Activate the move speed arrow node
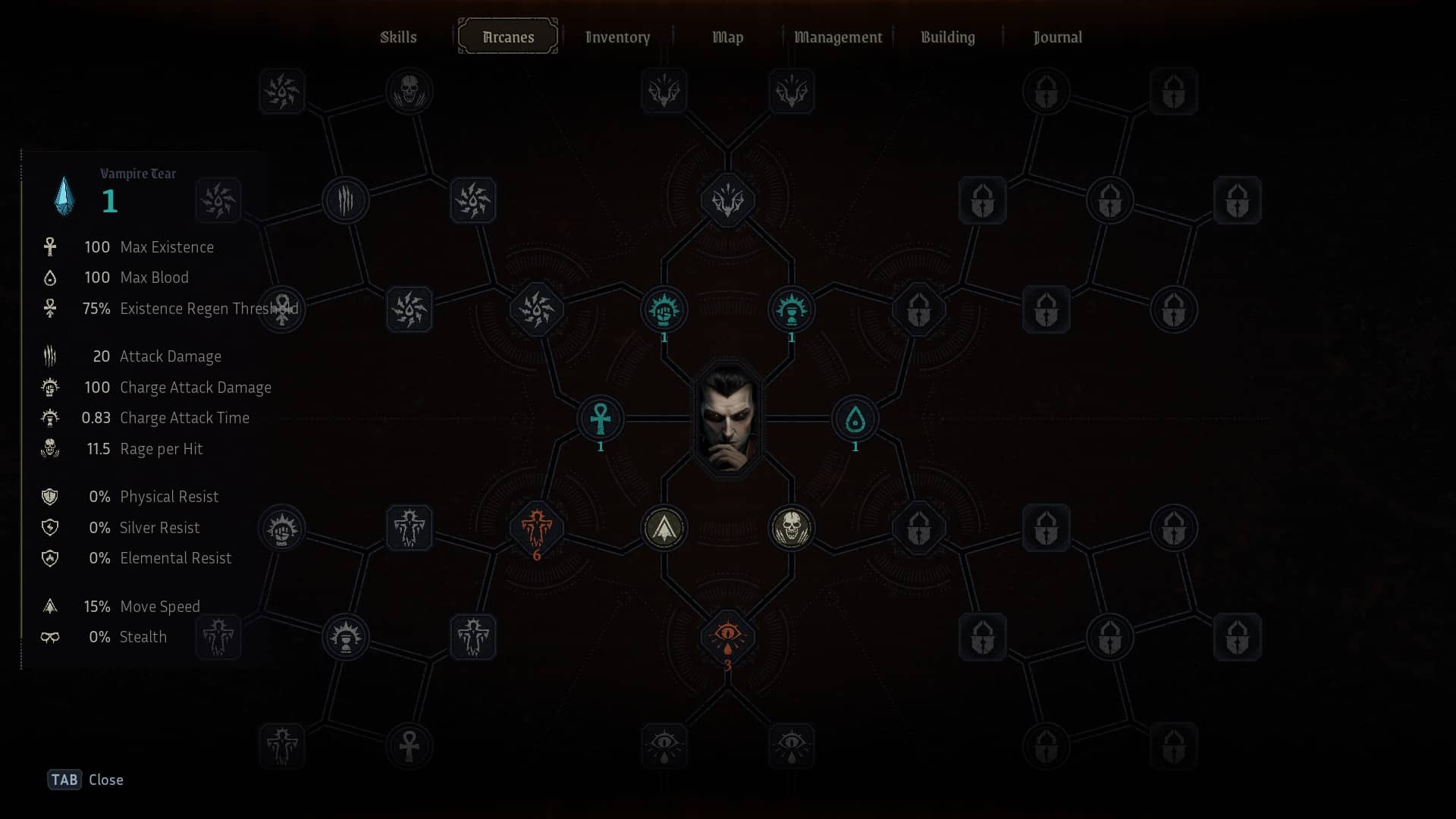1456x819 pixels. [x=664, y=528]
